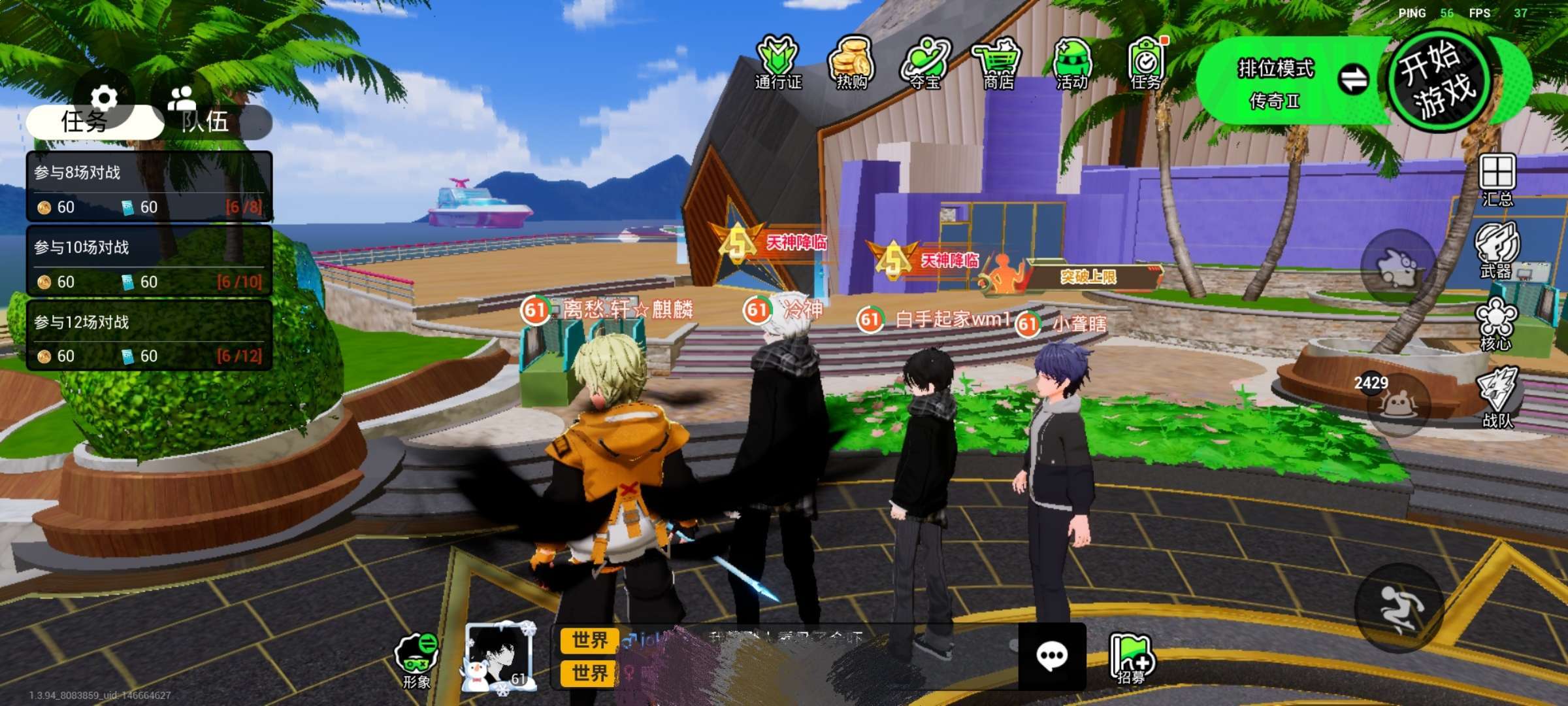Select the 参与8场对战 quest entry

[149, 187]
